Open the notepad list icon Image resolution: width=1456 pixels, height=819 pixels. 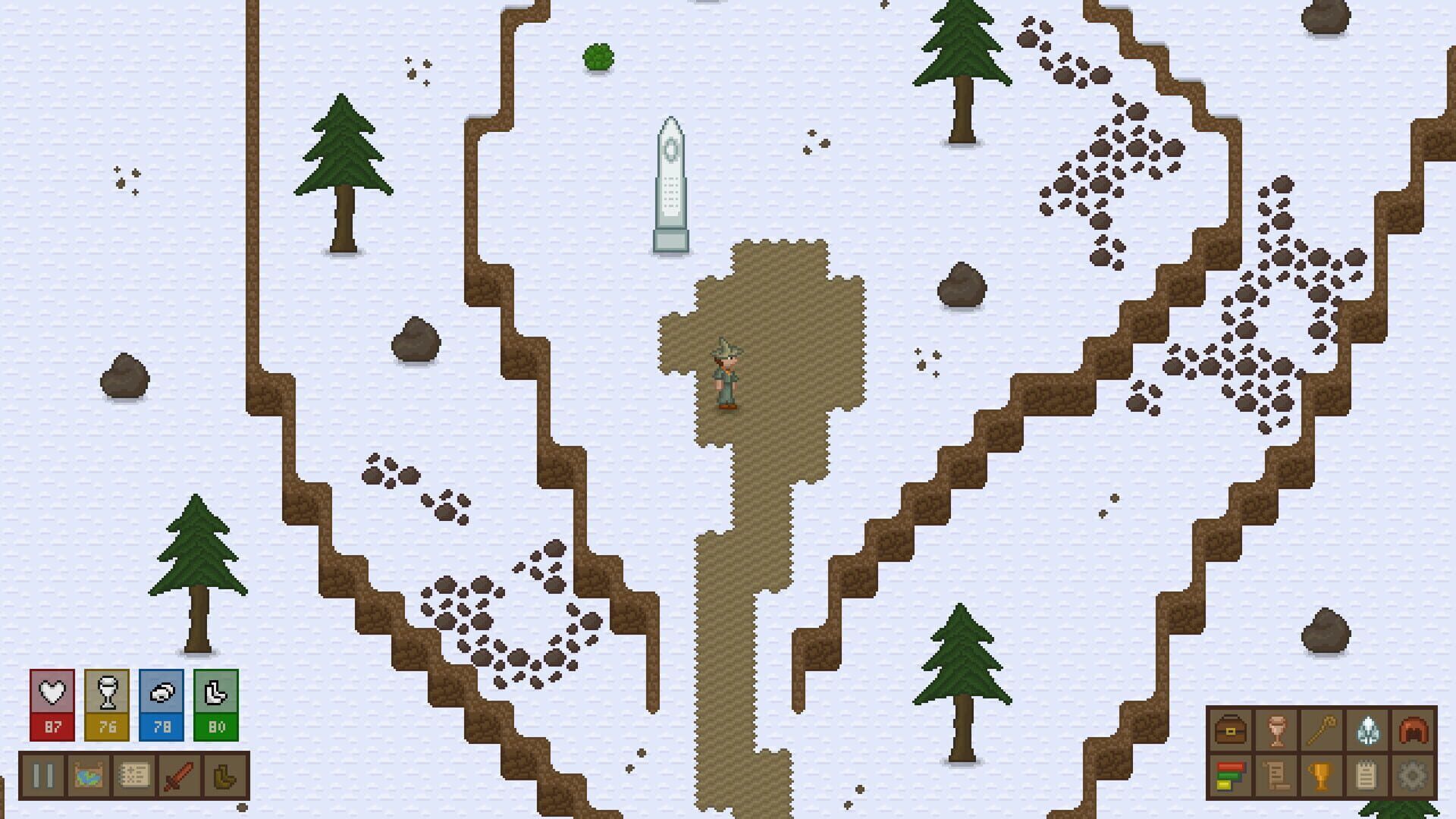1367,776
